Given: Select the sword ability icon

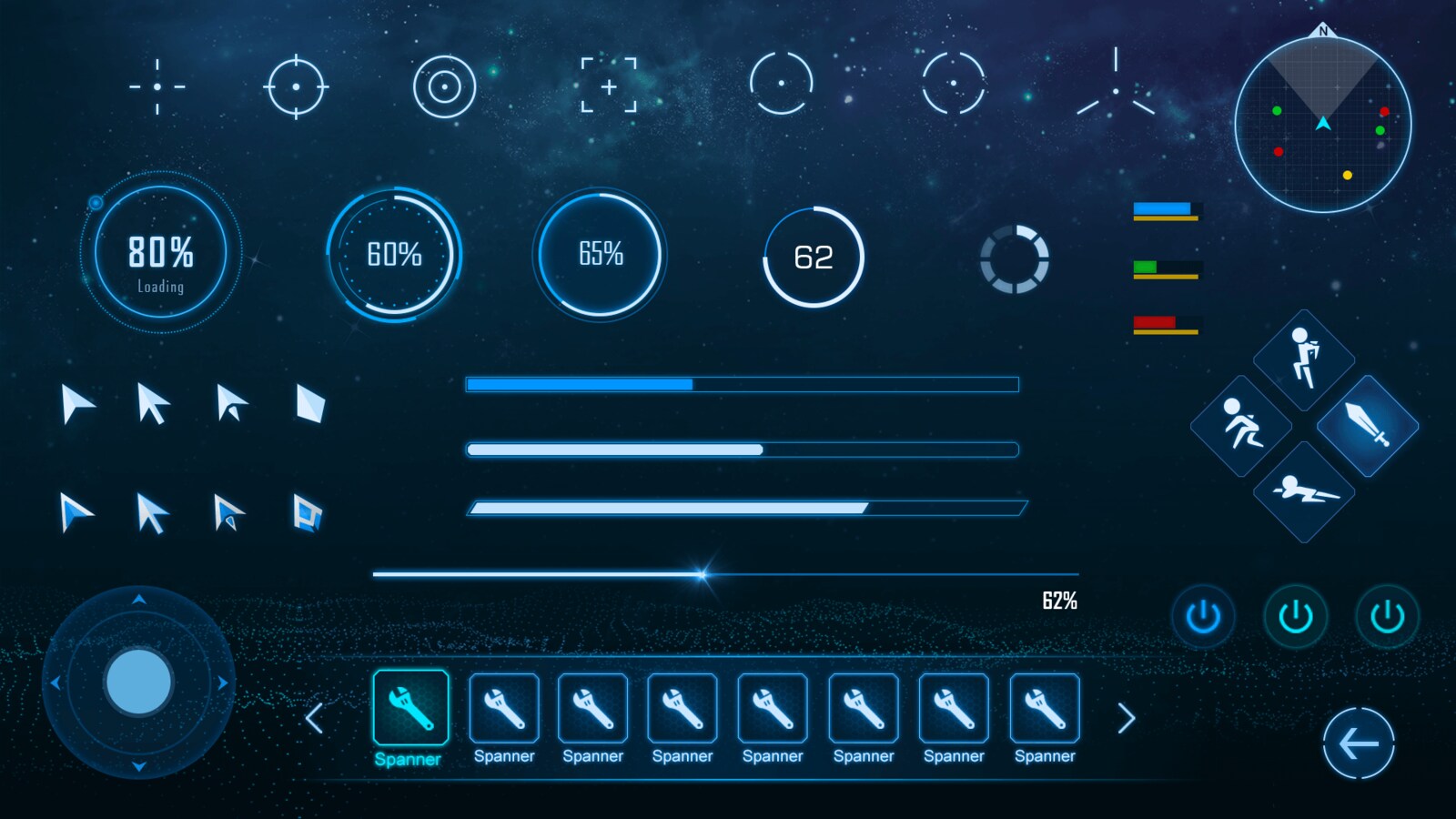Looking at the screenshot, I should 1368,428.
